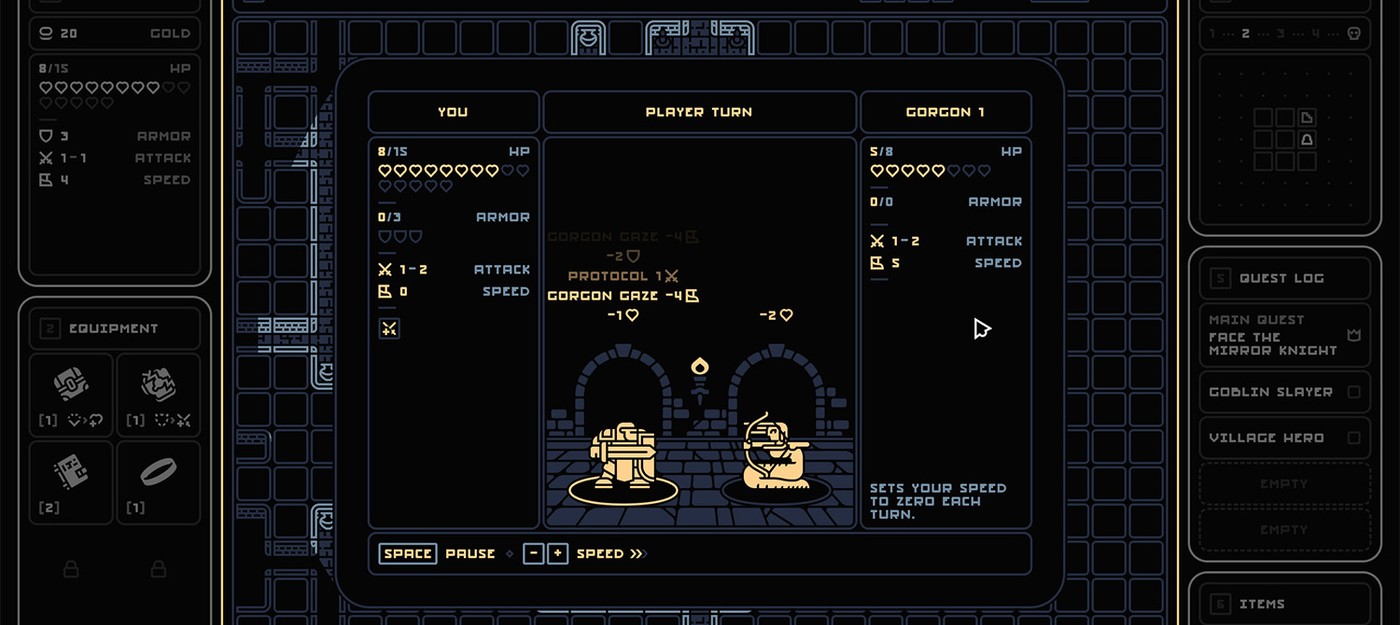The image size is (1400, 625).
Task: Click the skull boss floor marker
Action: [x=1354, y=33]
